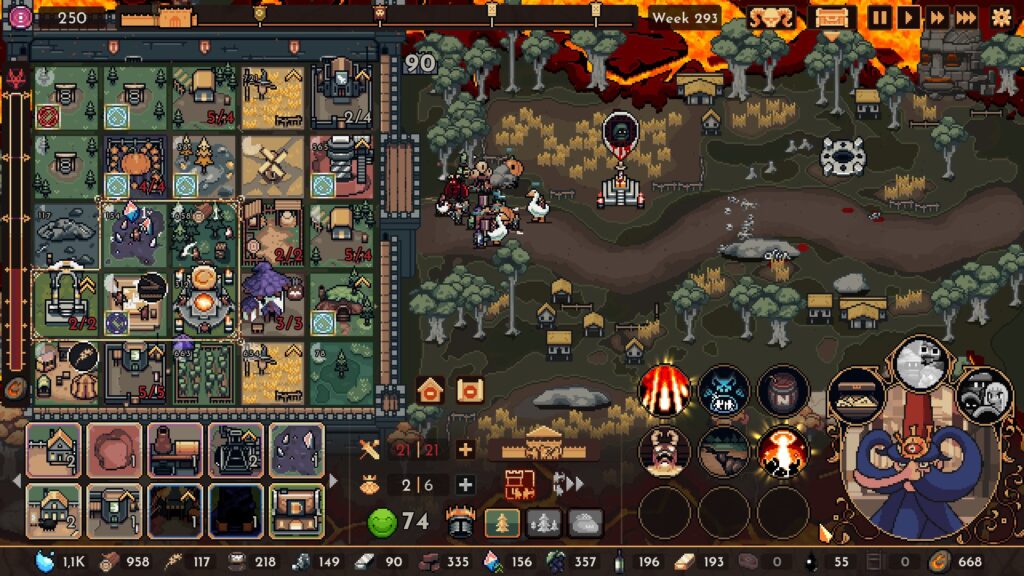Select the single tree terrain tab
Image resolution: width=1024 pixels, height=576 pixels.
(x=500, y=522)
